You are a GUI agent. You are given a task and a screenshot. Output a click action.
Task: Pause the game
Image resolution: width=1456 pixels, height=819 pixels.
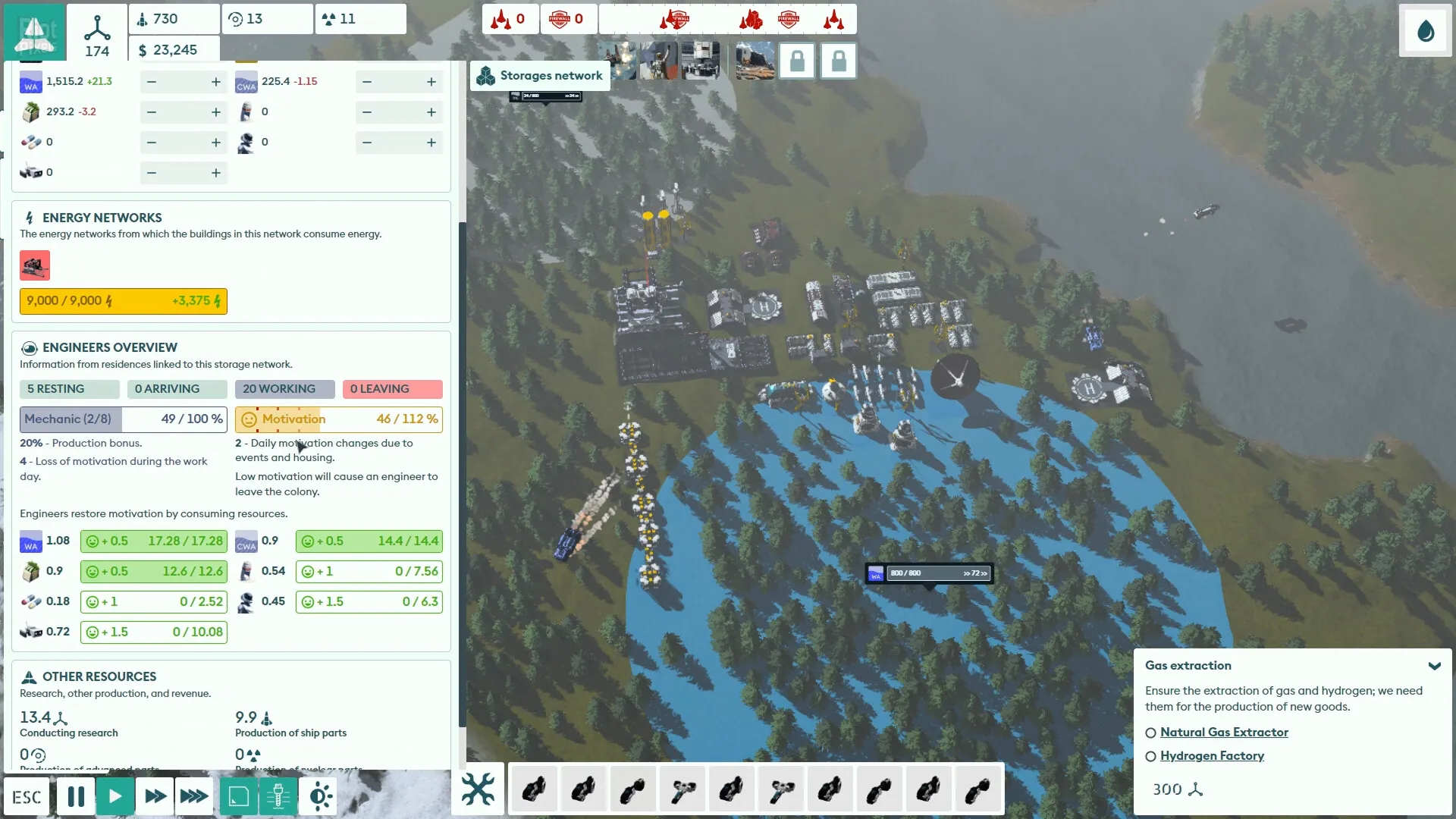[x=76, y=797]
